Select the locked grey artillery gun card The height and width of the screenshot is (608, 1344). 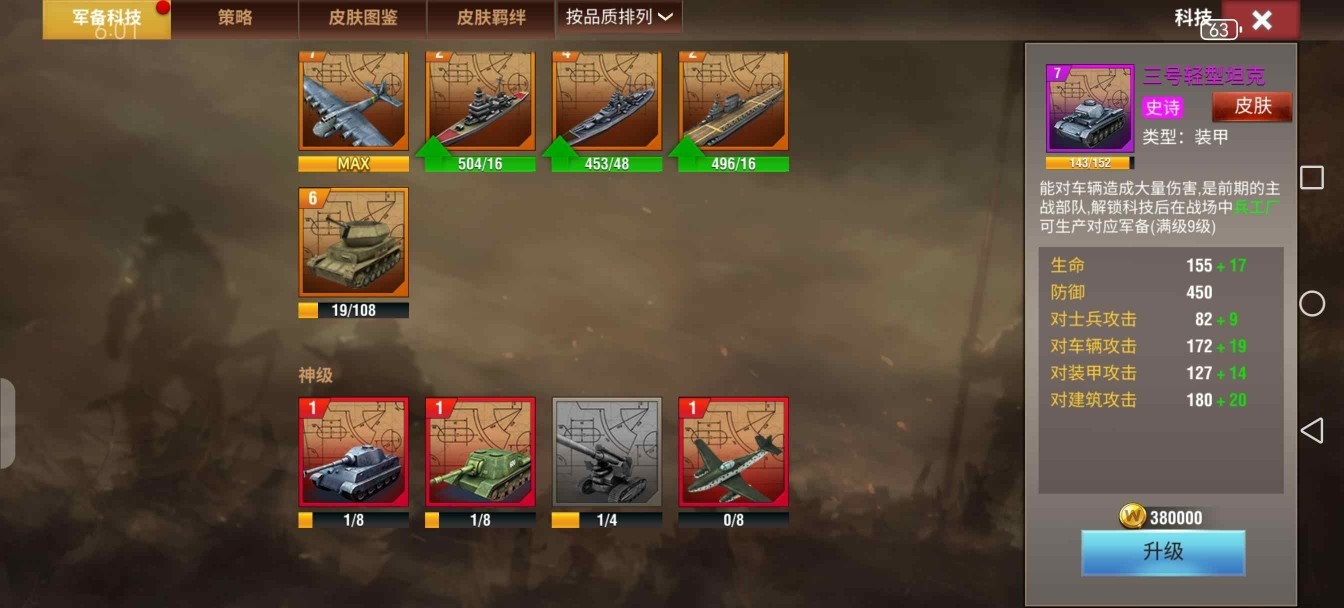(x=607, y=453)
